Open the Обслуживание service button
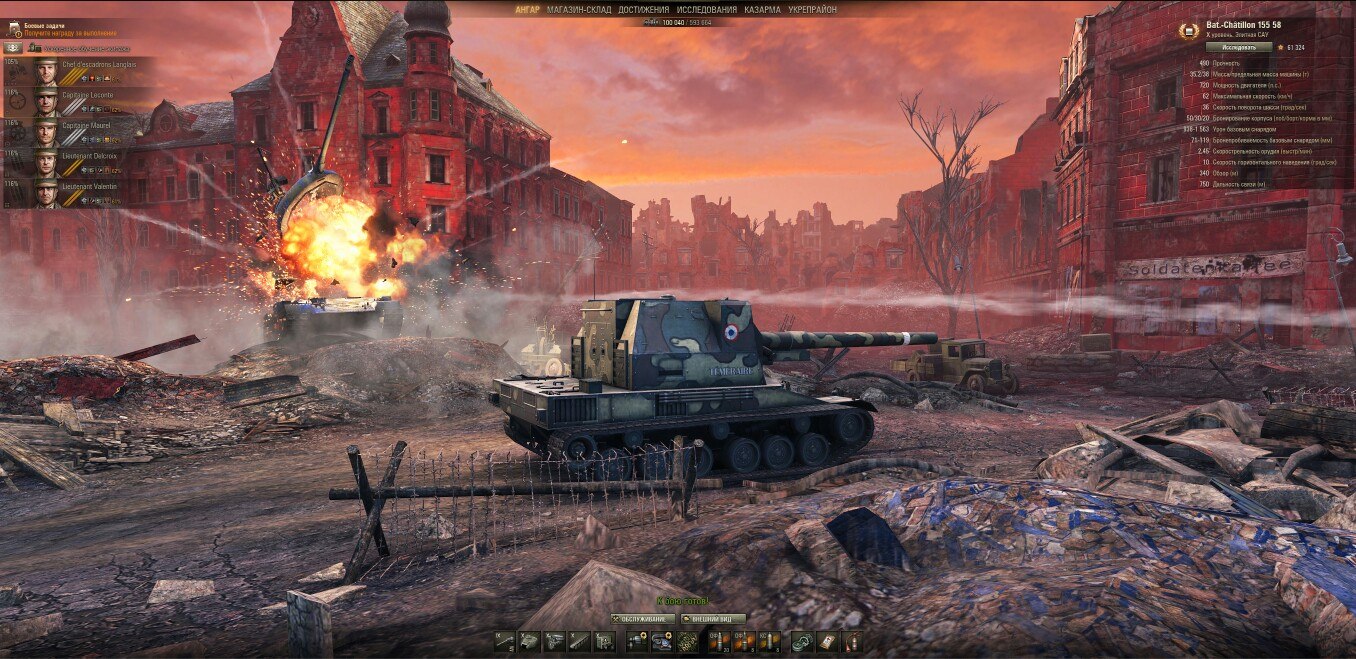The width and height of the screenshot is (1356, 659). point(643,618)
